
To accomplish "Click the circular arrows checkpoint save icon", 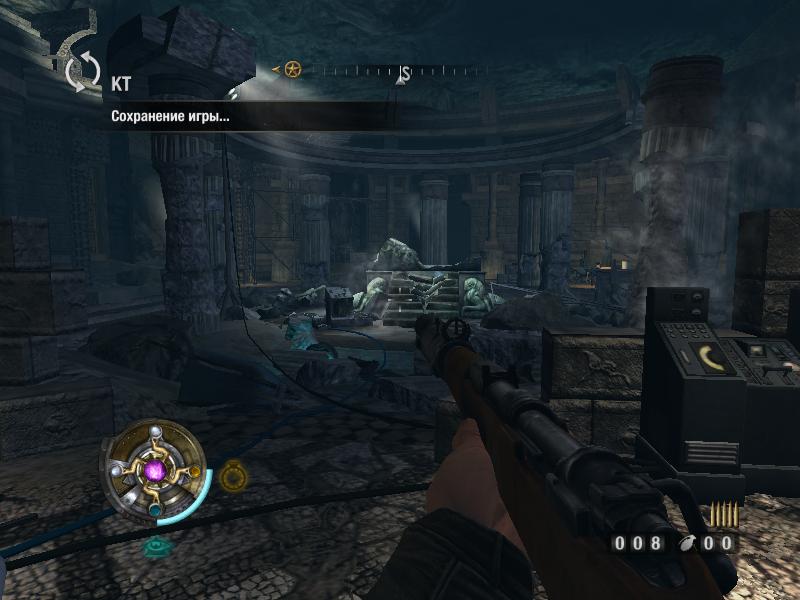I will (83, 71).
